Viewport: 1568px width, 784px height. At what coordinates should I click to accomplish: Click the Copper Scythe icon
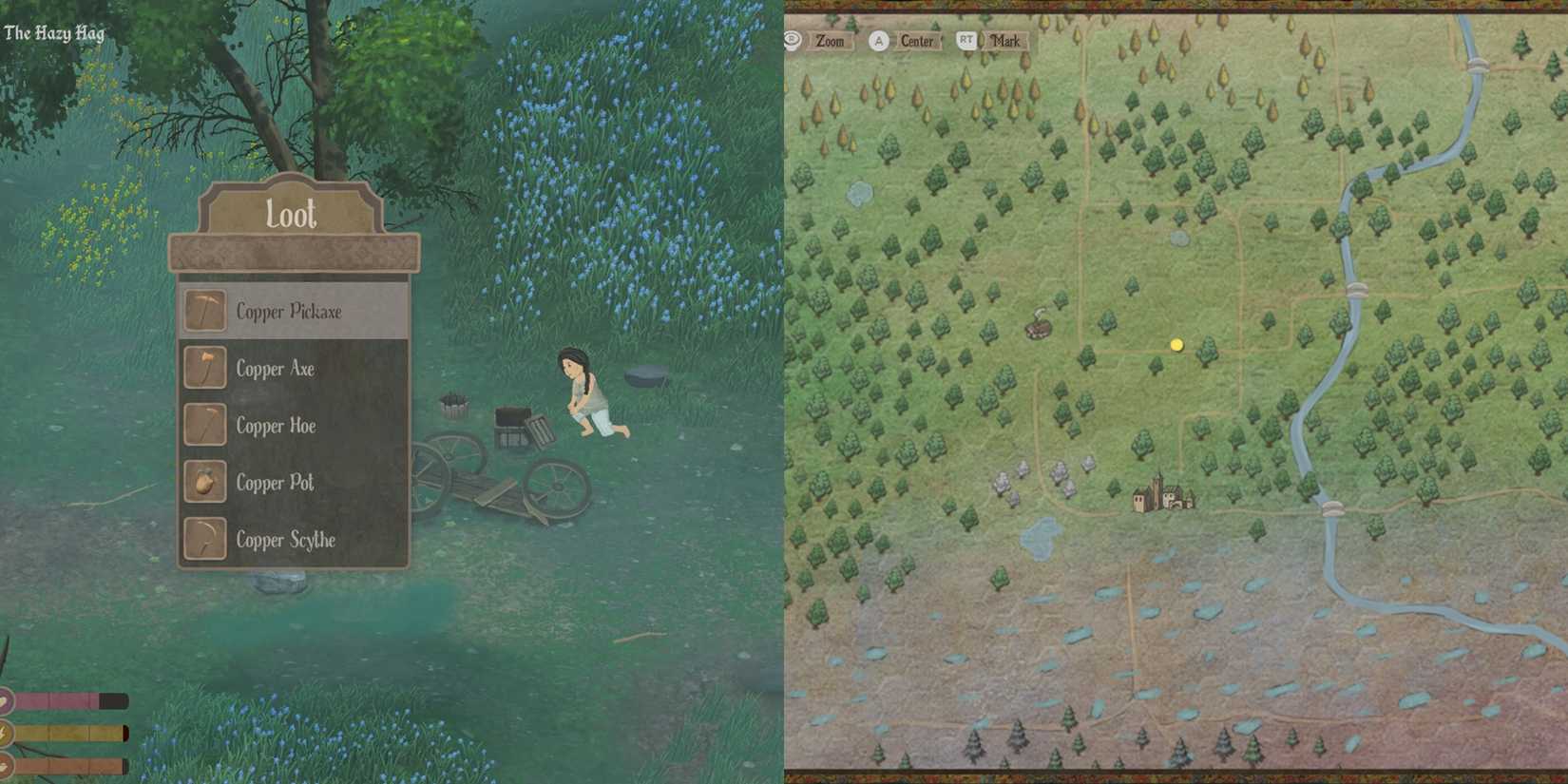203,540
